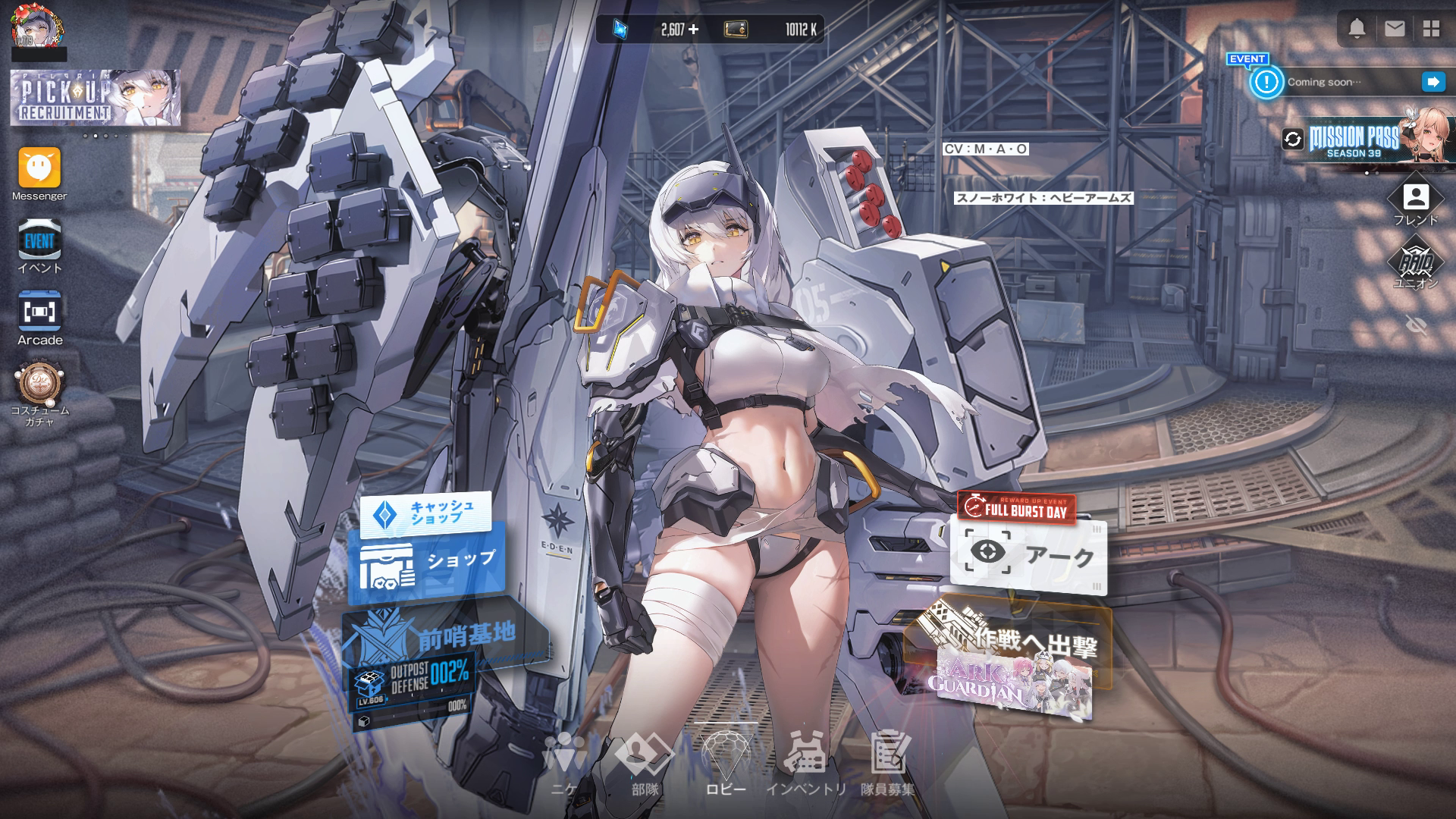Open the notification bell
The height and width of the screenshot is (819, 1456).
point(1357,29)
